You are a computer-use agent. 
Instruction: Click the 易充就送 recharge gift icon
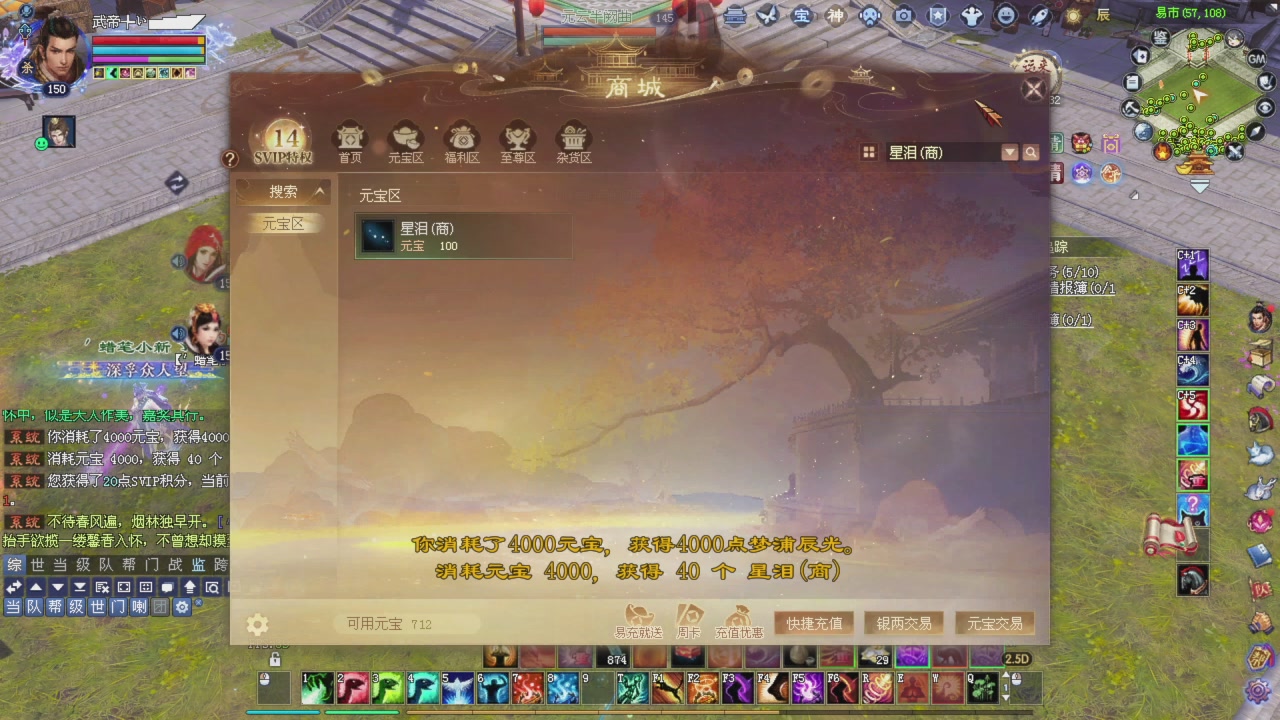click(639, 617)
